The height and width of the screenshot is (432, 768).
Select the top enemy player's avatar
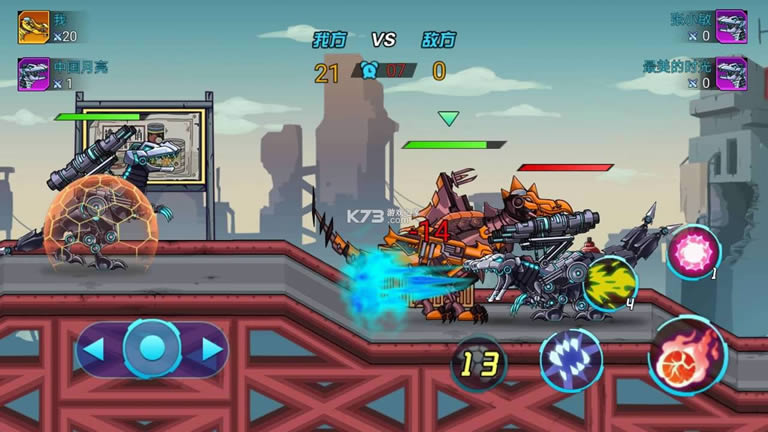click(x=732, y=26)
